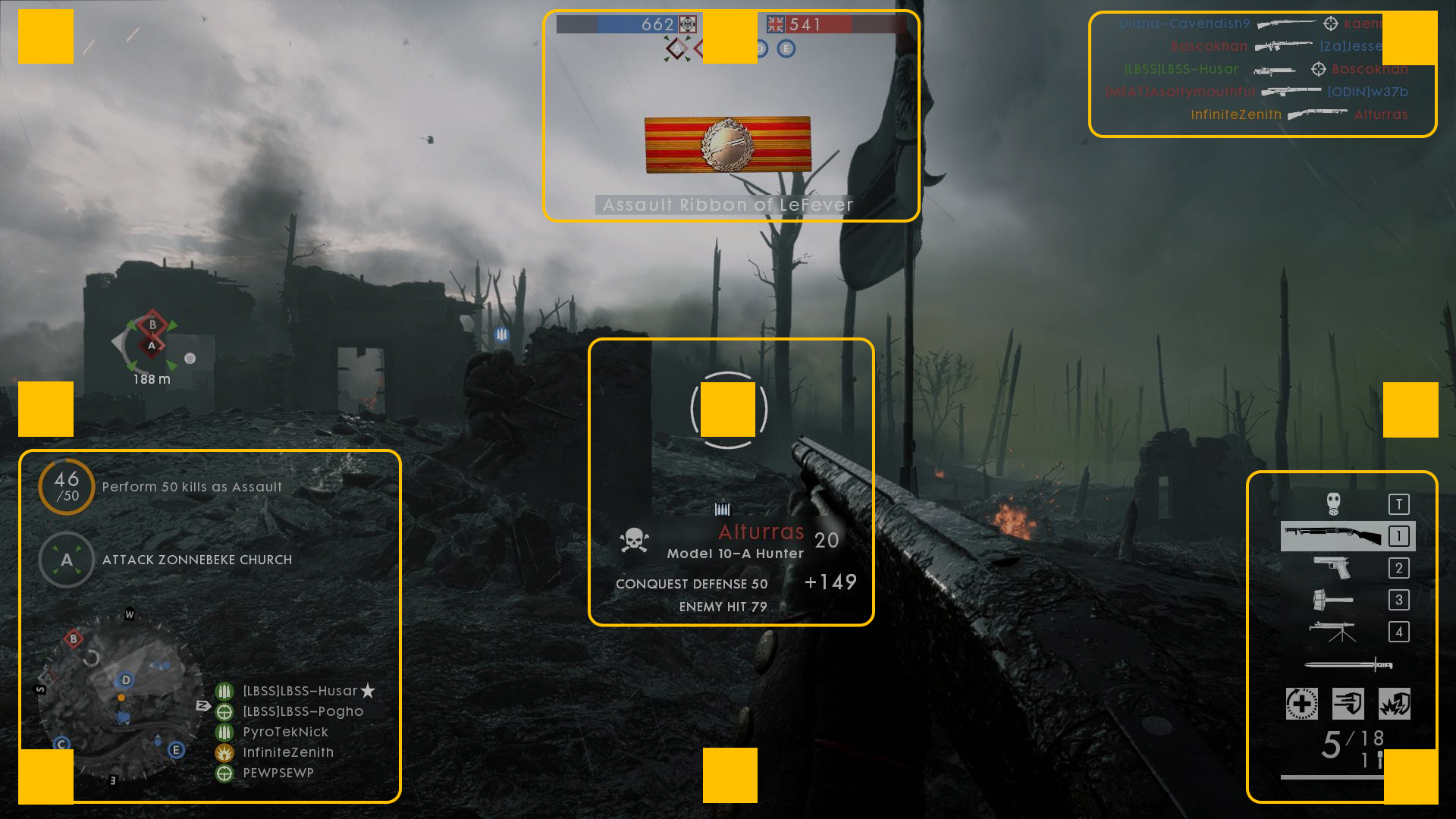Open the 50 Assault kills medal tracker
The height and width of the screenshot is (819, 1456).
[67, 487]
